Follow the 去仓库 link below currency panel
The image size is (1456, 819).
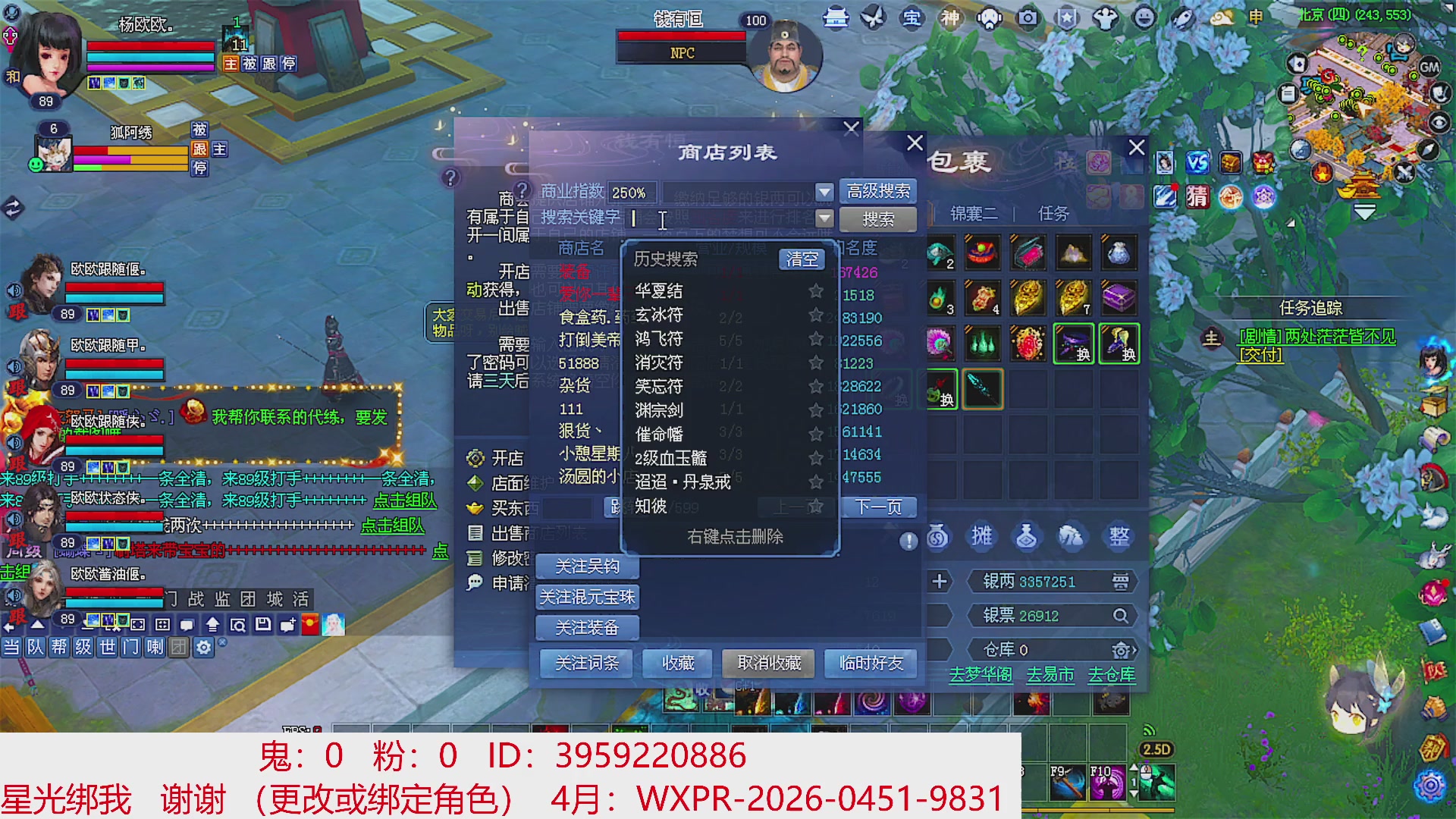click(x=1112, y=675)
